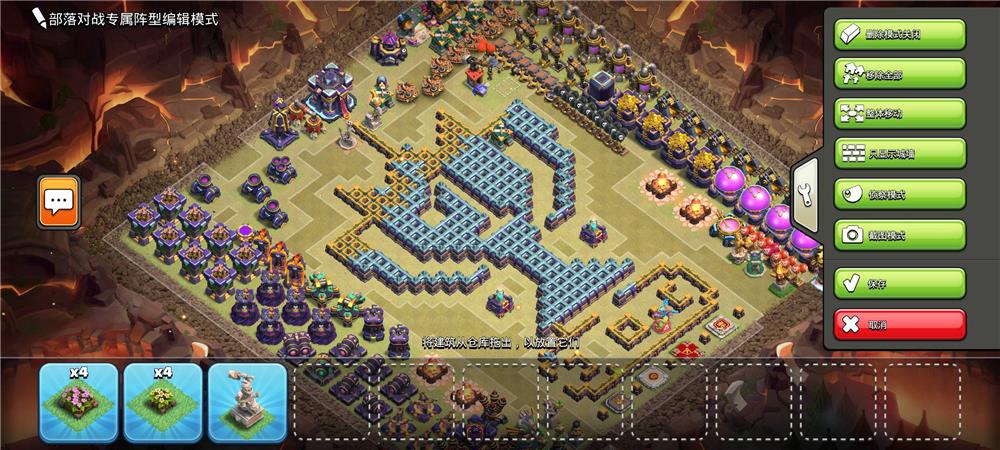The image size is (1000, 450).
Task: Cancel editing with the red 取消 button
Action: [x=899, y=324]
